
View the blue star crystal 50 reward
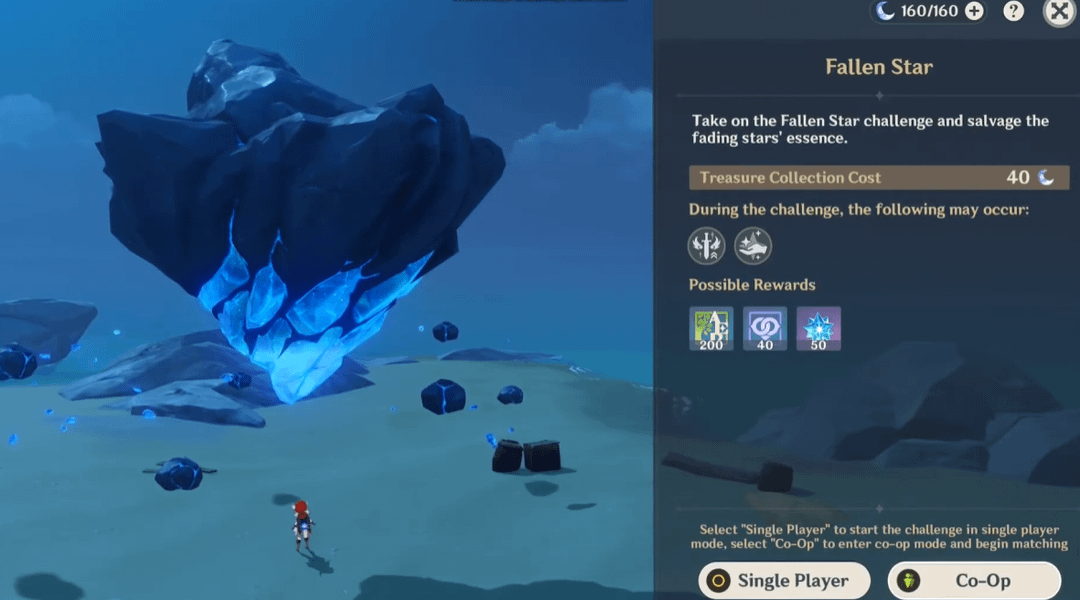coord(818,328)
